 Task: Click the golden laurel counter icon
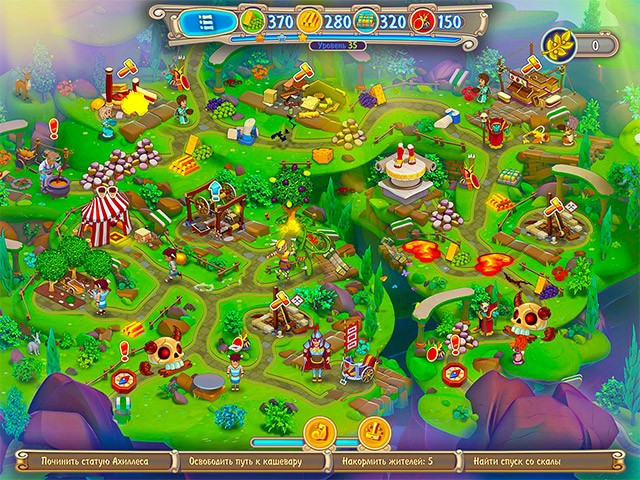coord(555,44)
